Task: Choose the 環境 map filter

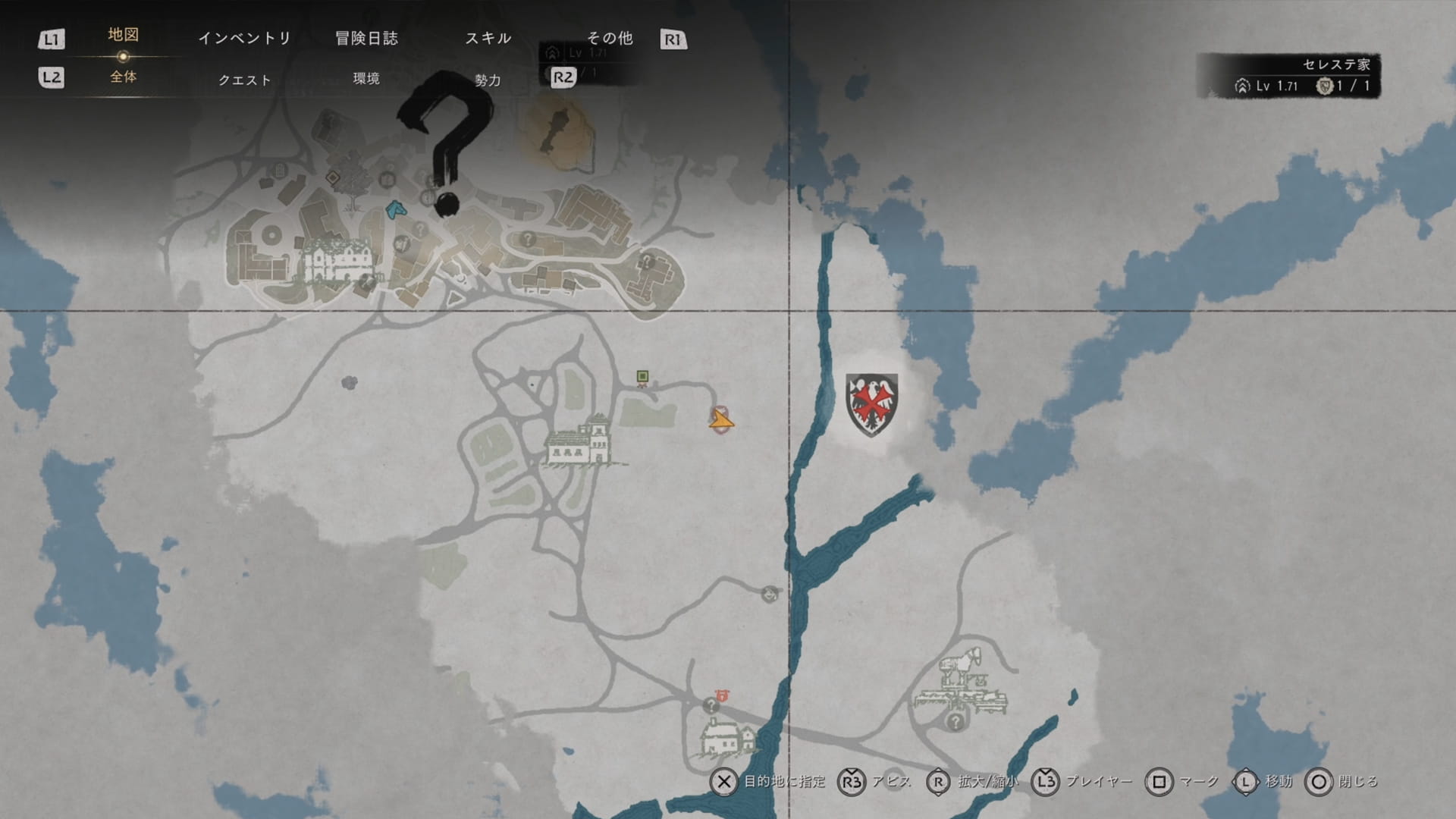Action: click(366, 78)
